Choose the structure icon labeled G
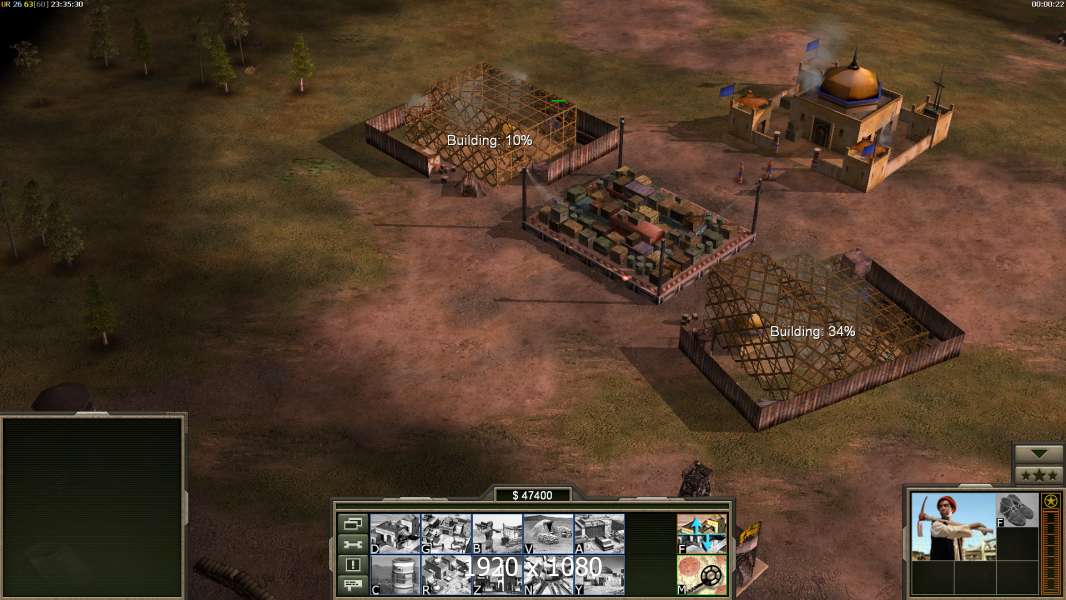 tap(446, 534)
